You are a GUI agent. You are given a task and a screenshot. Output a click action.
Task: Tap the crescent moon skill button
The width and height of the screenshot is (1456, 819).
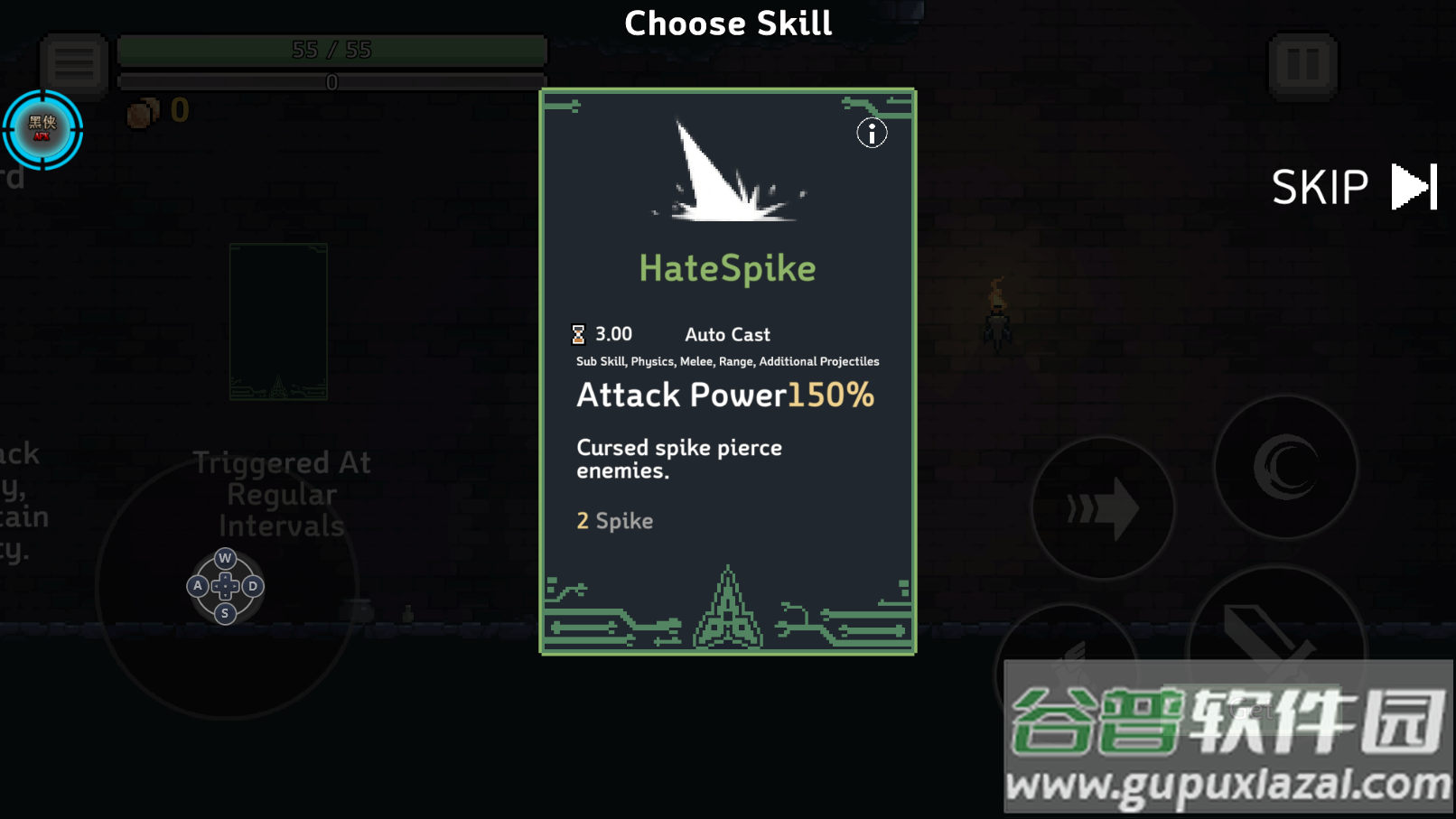[1285, 467]
